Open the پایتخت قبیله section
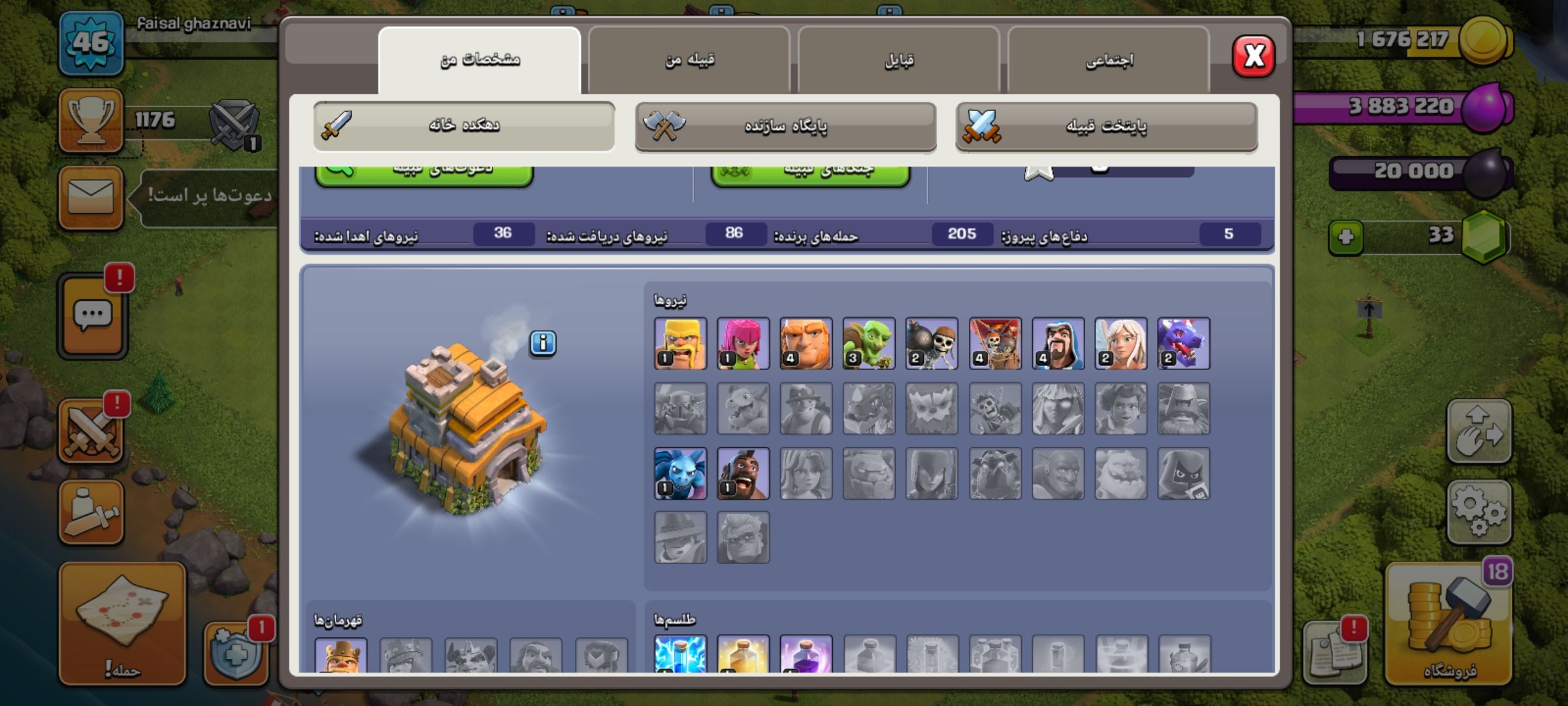1568x706 pixels. pos(1106,126)
